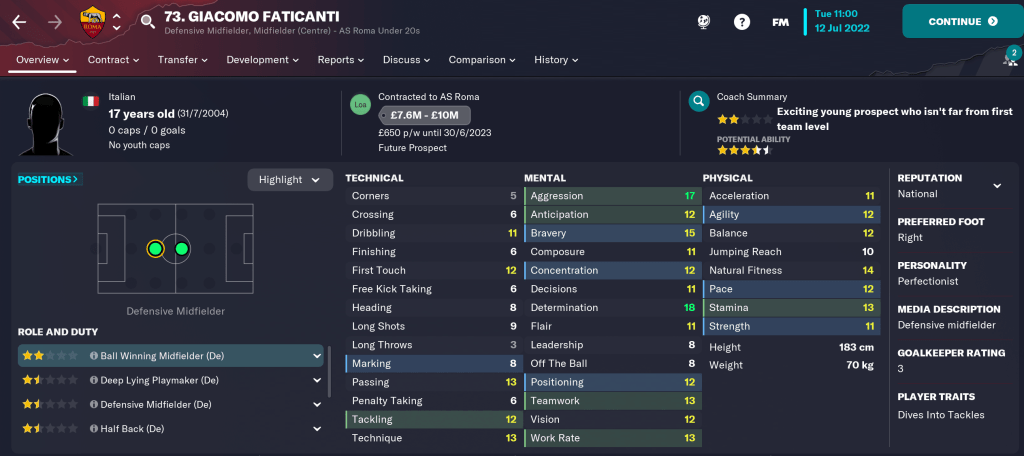1024x456 pixels.
Task: Open the Development menu
Action: (x=262, y=60)
